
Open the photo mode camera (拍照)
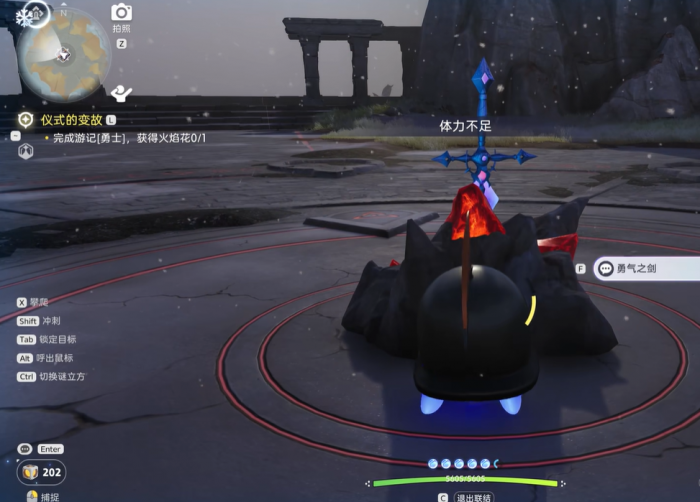tap(121, 12)
